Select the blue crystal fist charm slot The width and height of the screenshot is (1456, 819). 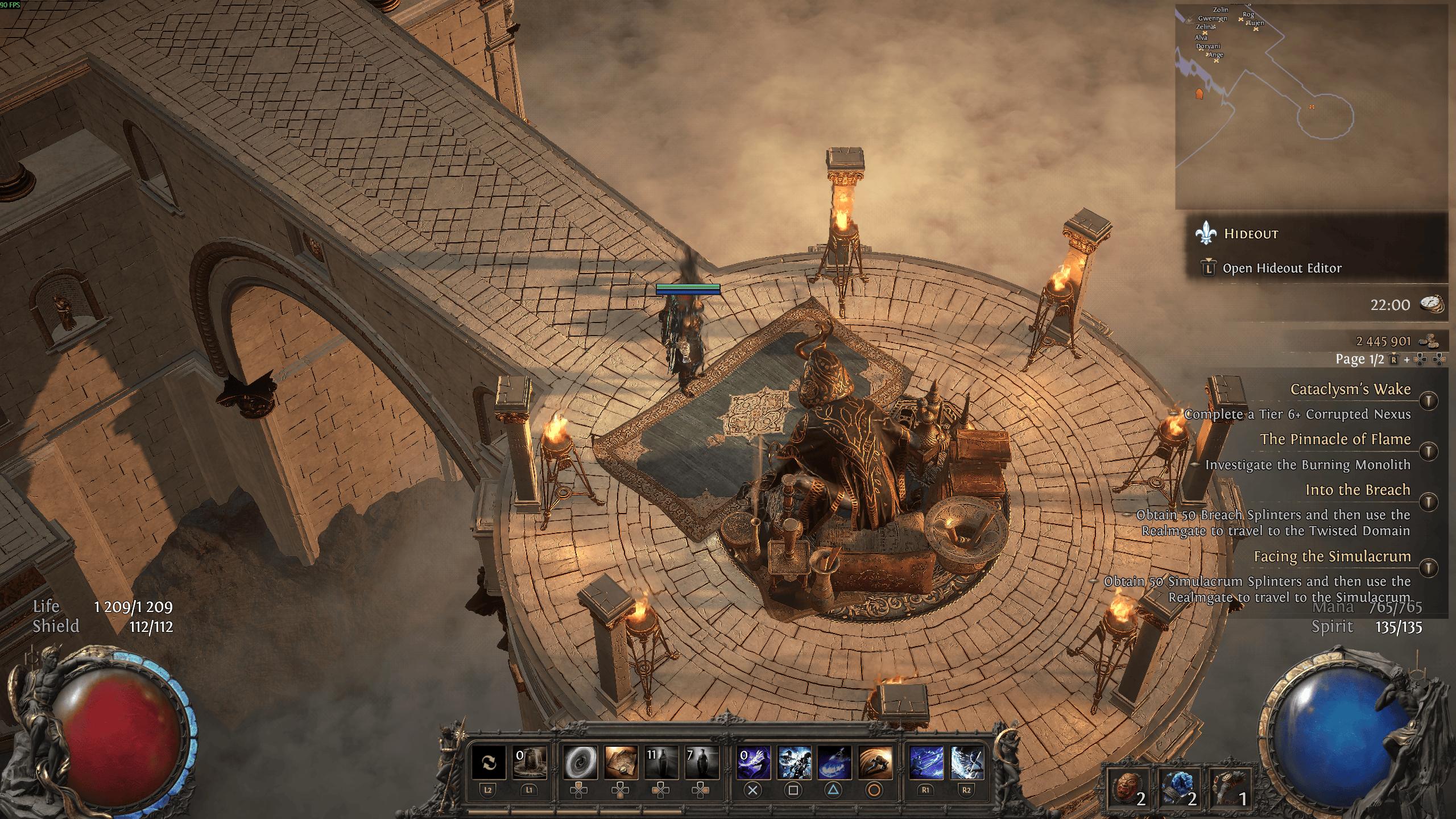click(x=1178, y=789)
